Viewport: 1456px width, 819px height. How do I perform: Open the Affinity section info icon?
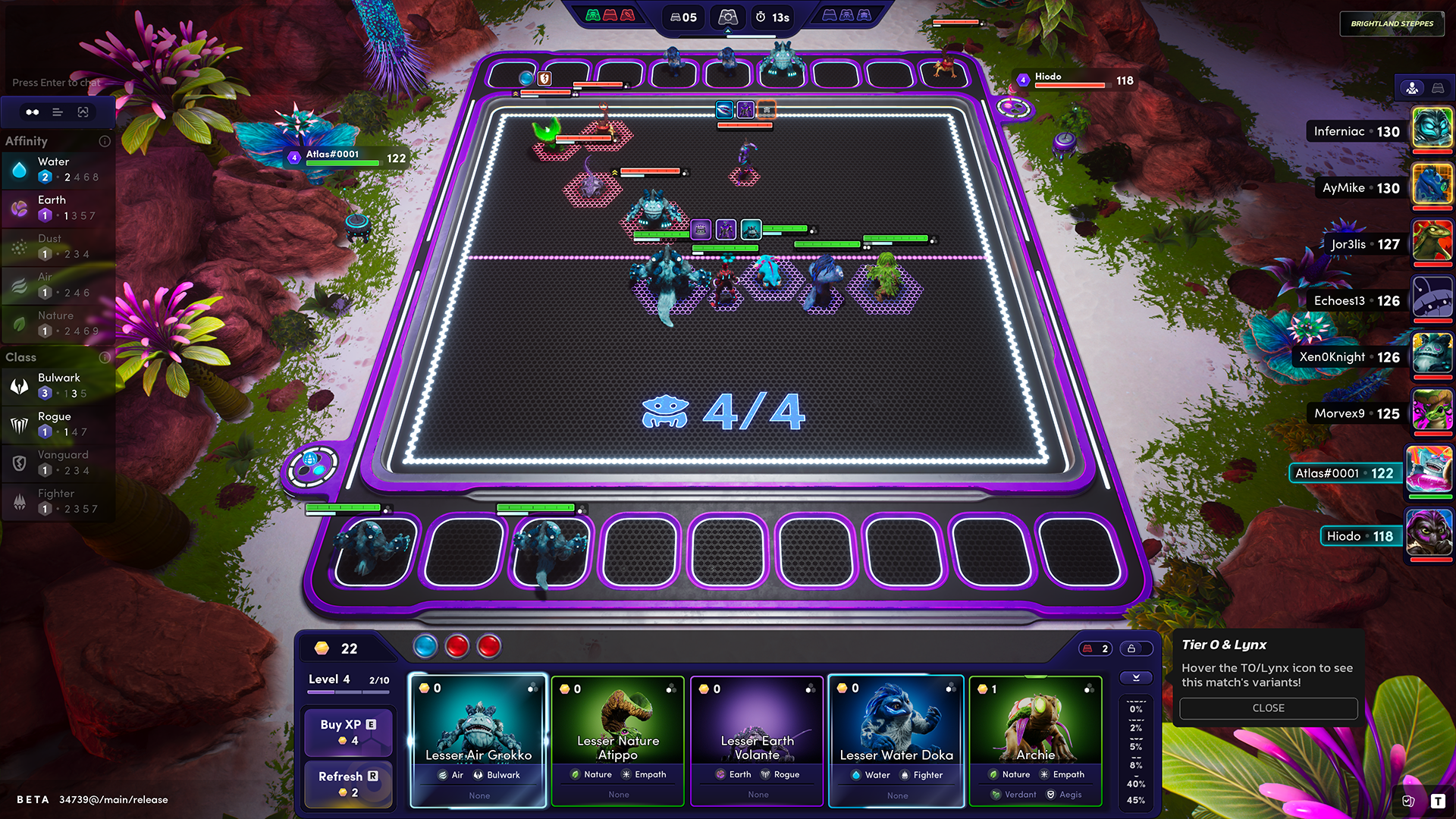click(105, 141)
